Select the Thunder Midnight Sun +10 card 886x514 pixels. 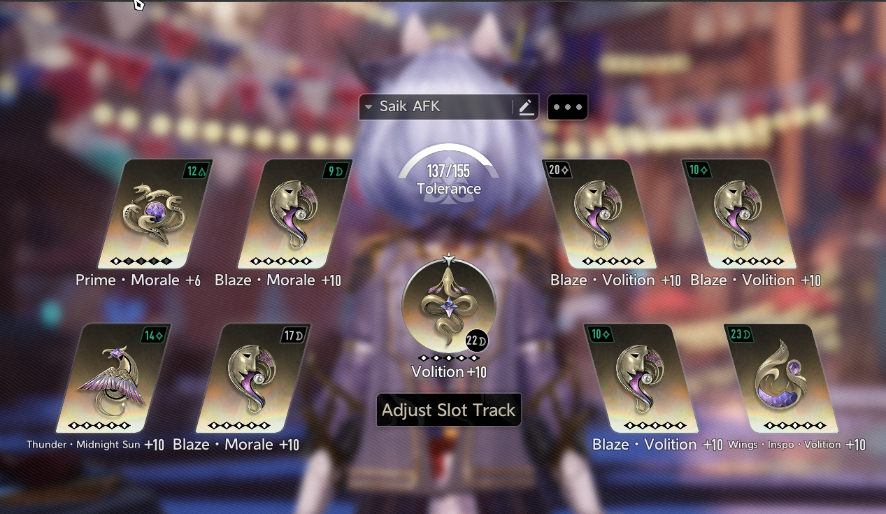pos(116,377)
